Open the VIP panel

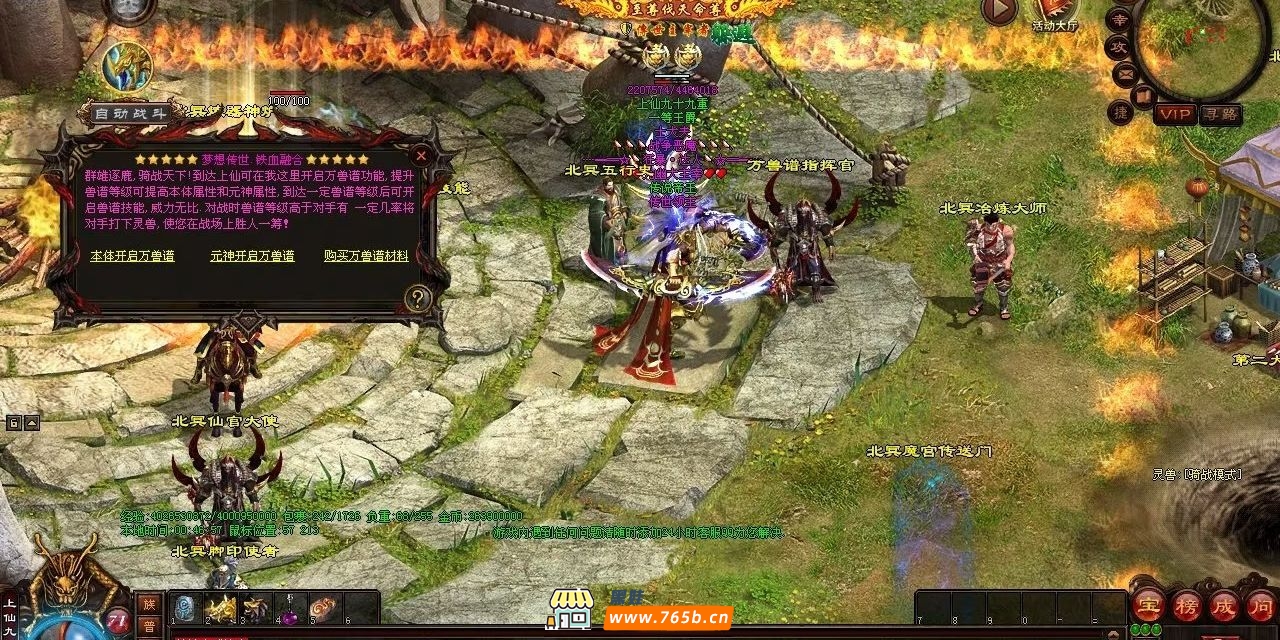coord(1175,114)
